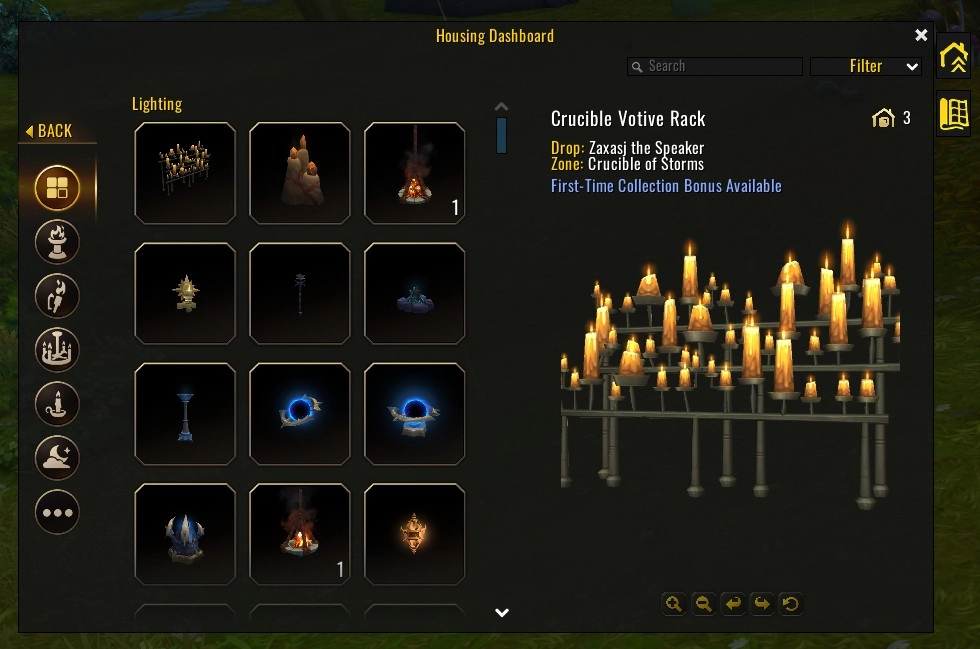Select the Crucible Votive Rack thumbnail
This screenshot has width=980, height=649.
[185, 173]
